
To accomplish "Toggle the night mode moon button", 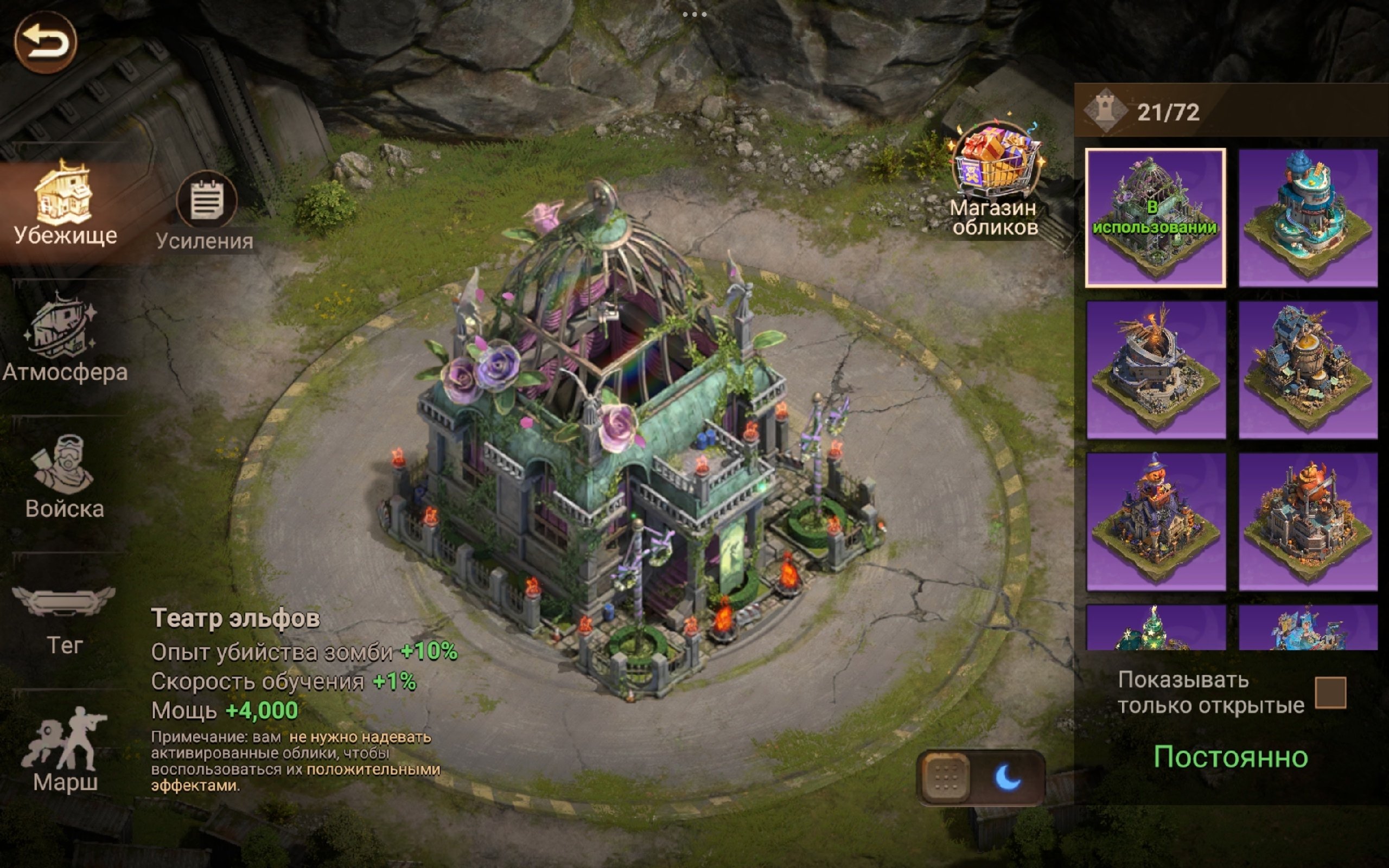I will pos(1008,778).
